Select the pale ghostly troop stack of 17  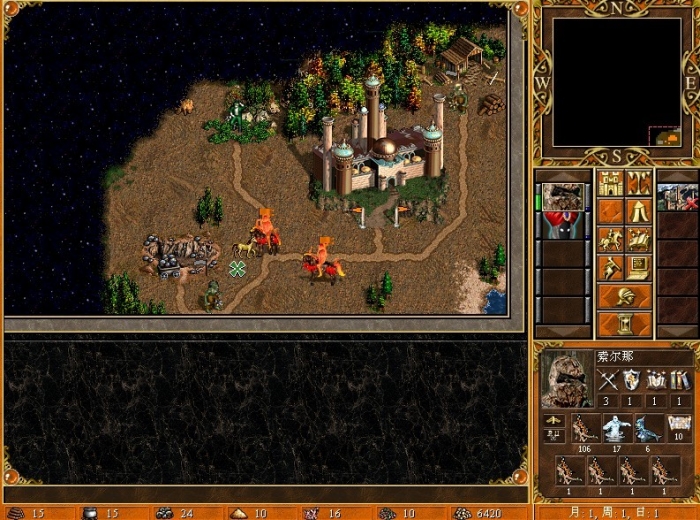click(615, 429)
